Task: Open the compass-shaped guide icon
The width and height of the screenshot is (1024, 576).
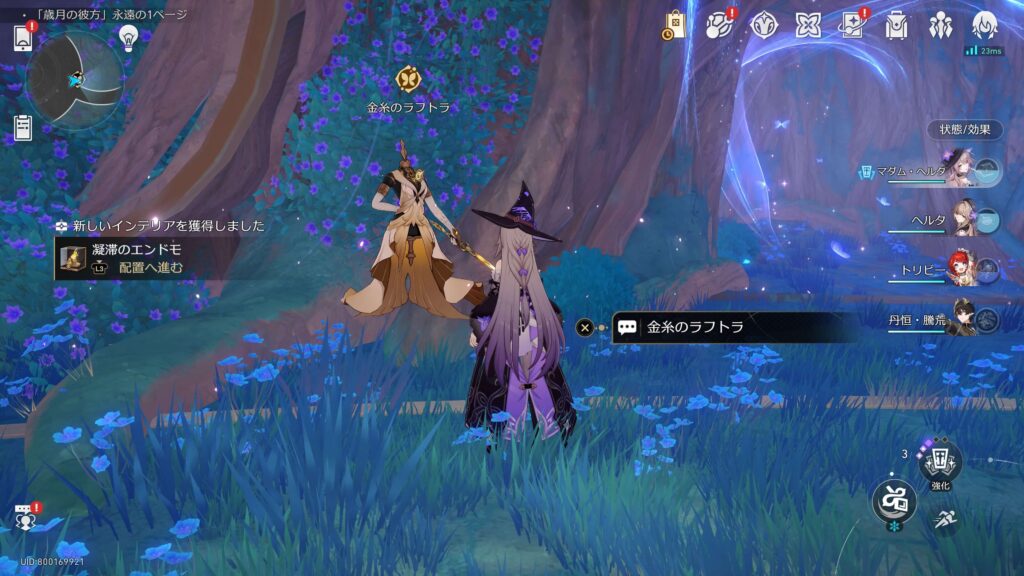Action: tap(765, 25)
